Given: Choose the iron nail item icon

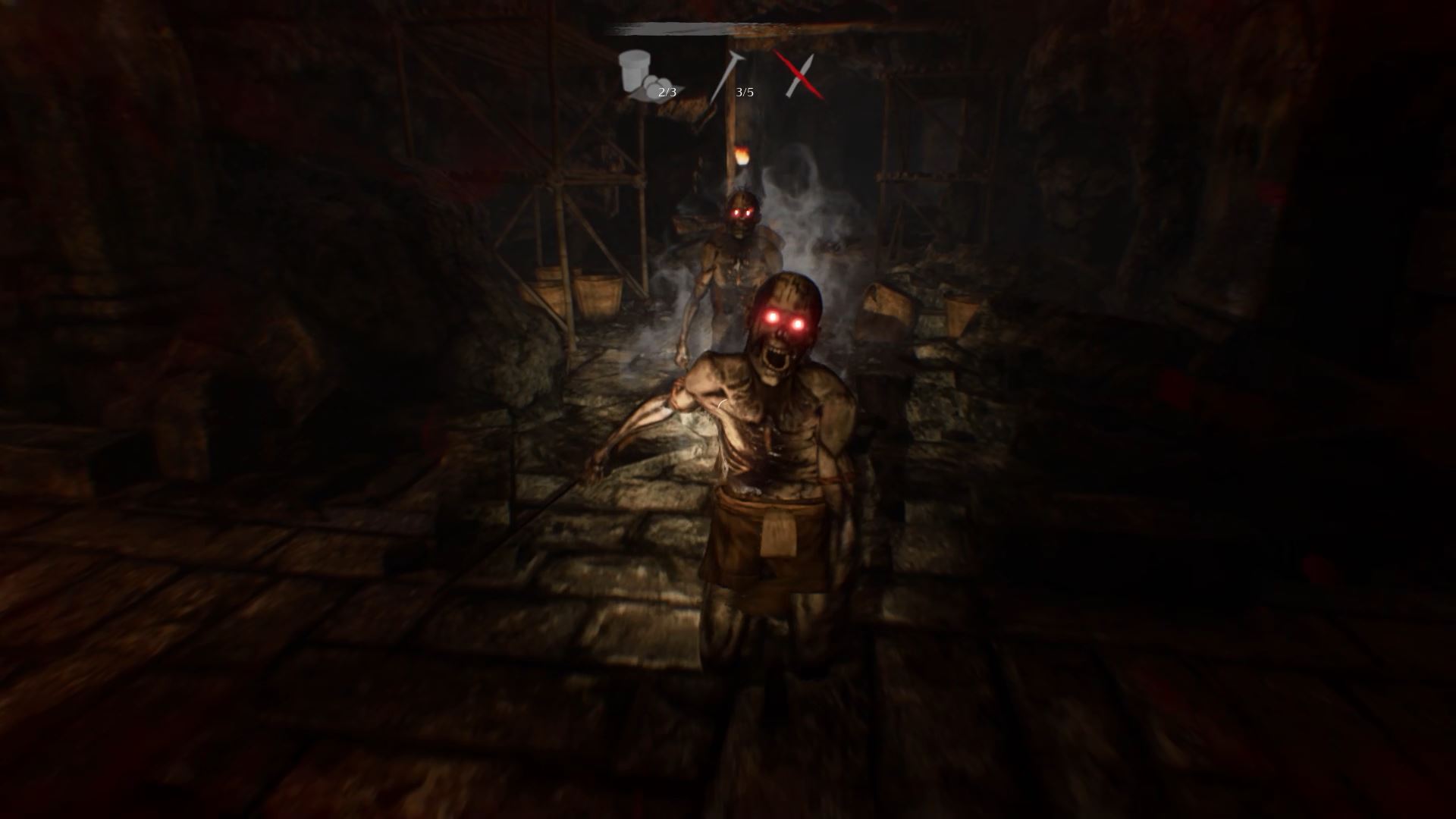Looking at the screenshot, I should tap(724, 77).
